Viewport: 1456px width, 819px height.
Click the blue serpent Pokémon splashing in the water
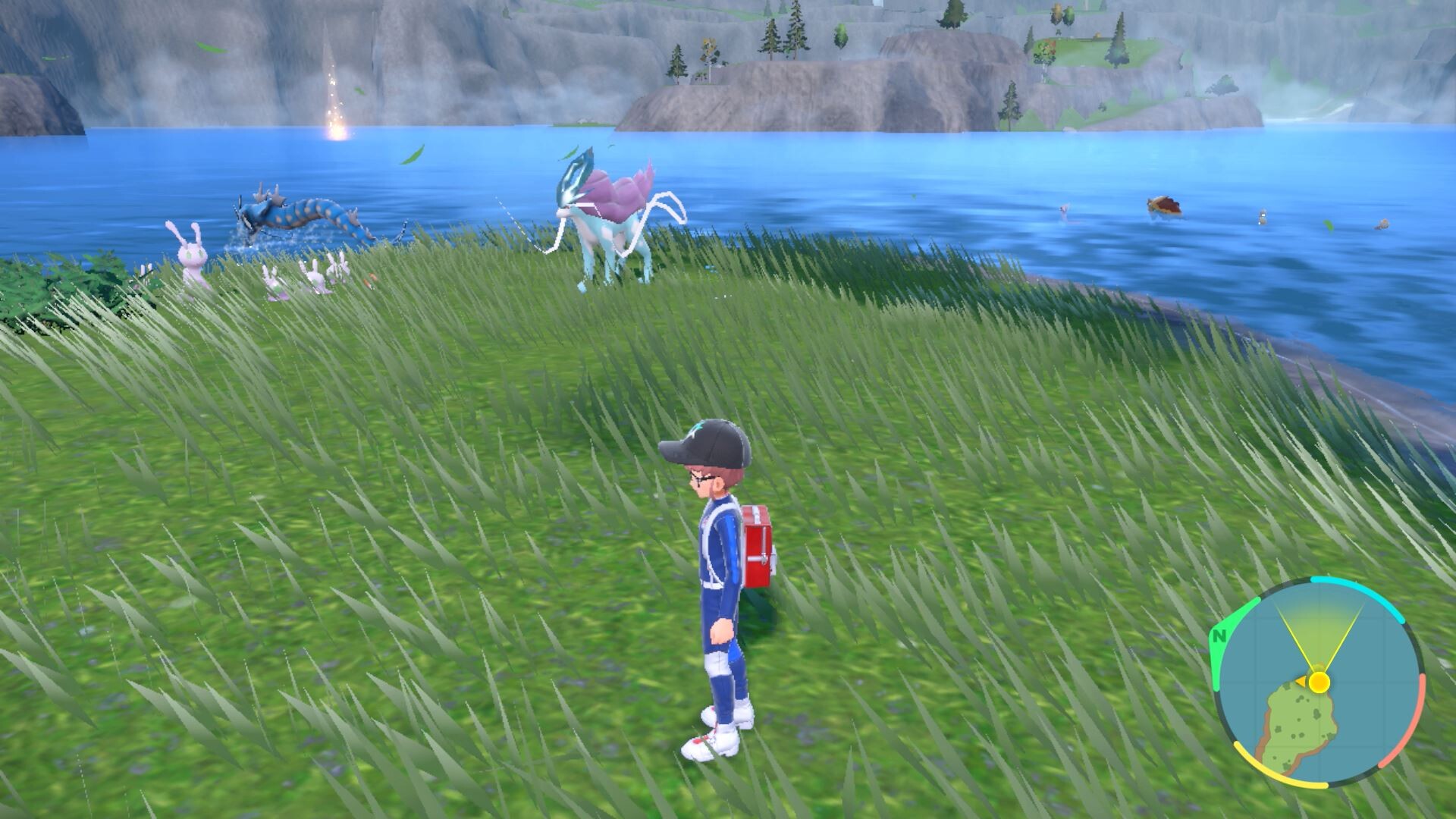point(296,213)
